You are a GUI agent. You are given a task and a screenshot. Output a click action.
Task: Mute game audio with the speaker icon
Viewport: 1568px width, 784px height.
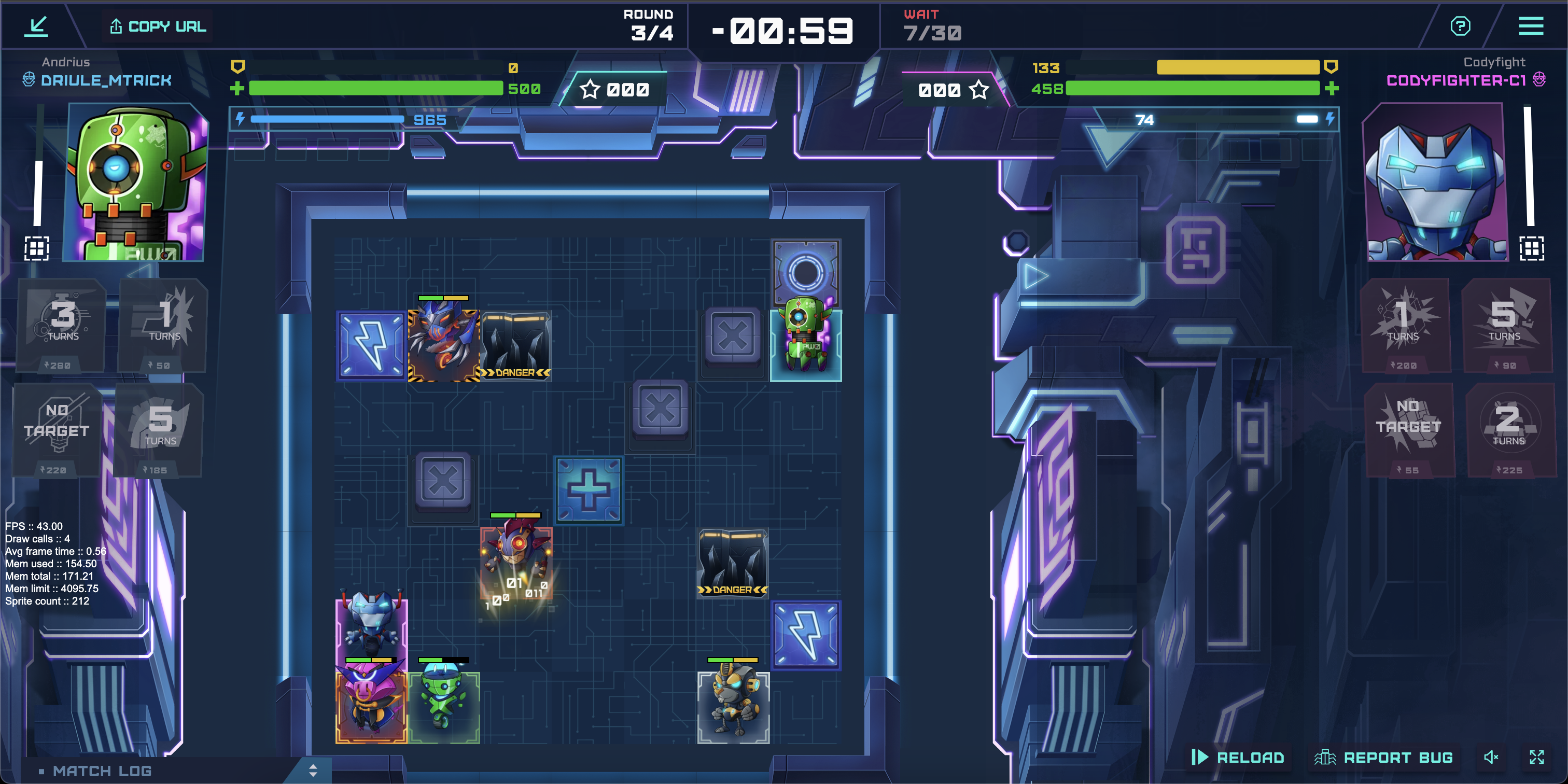(1491, 757)
